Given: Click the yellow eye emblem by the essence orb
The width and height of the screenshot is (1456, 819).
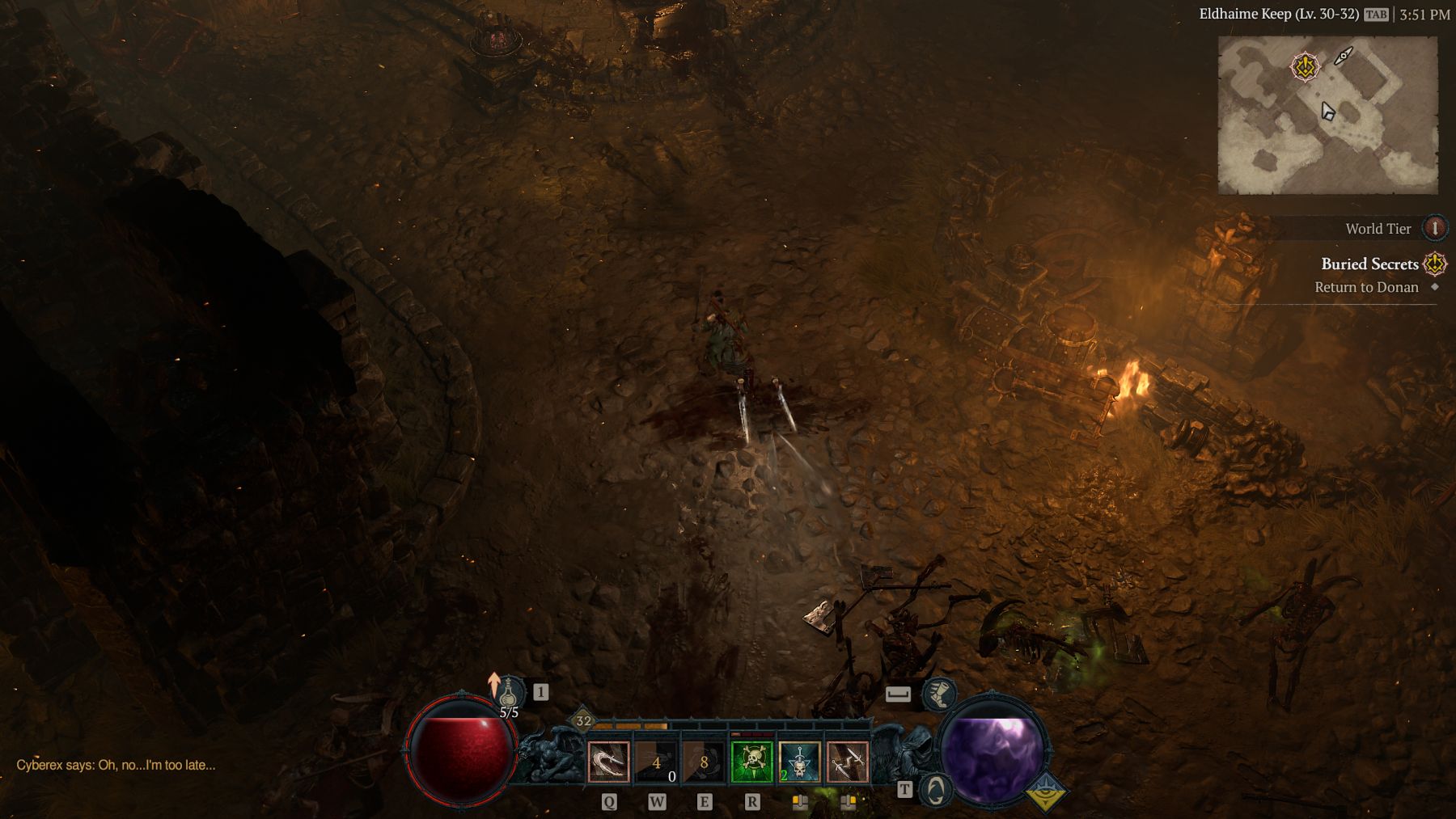Looking at the screenshot, I should tap(1045, 792).
